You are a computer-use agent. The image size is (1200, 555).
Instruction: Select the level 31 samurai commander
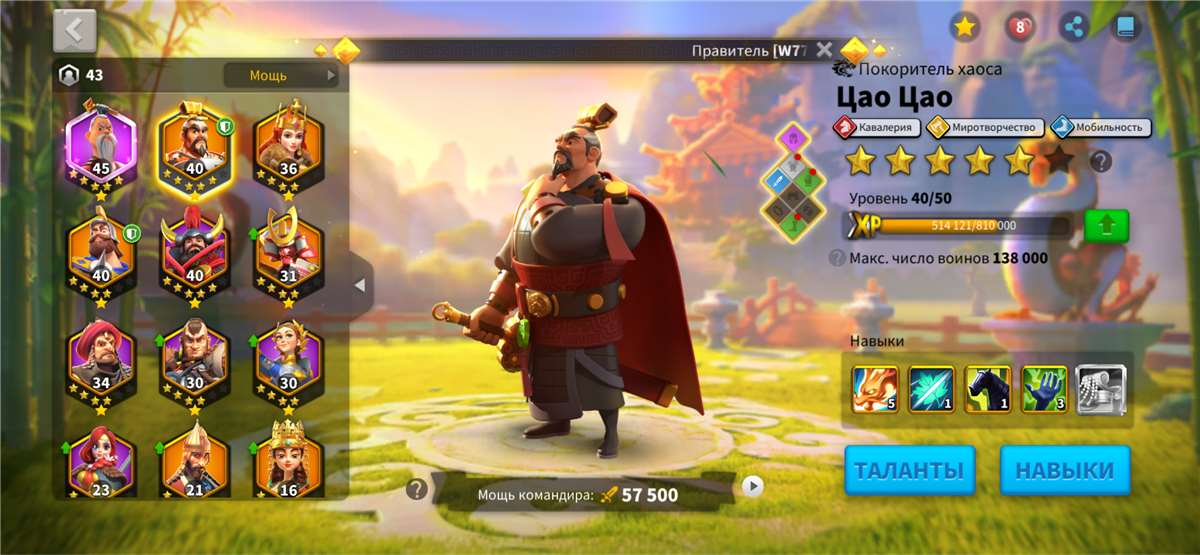pyautogui.click(x=288, y=253)
